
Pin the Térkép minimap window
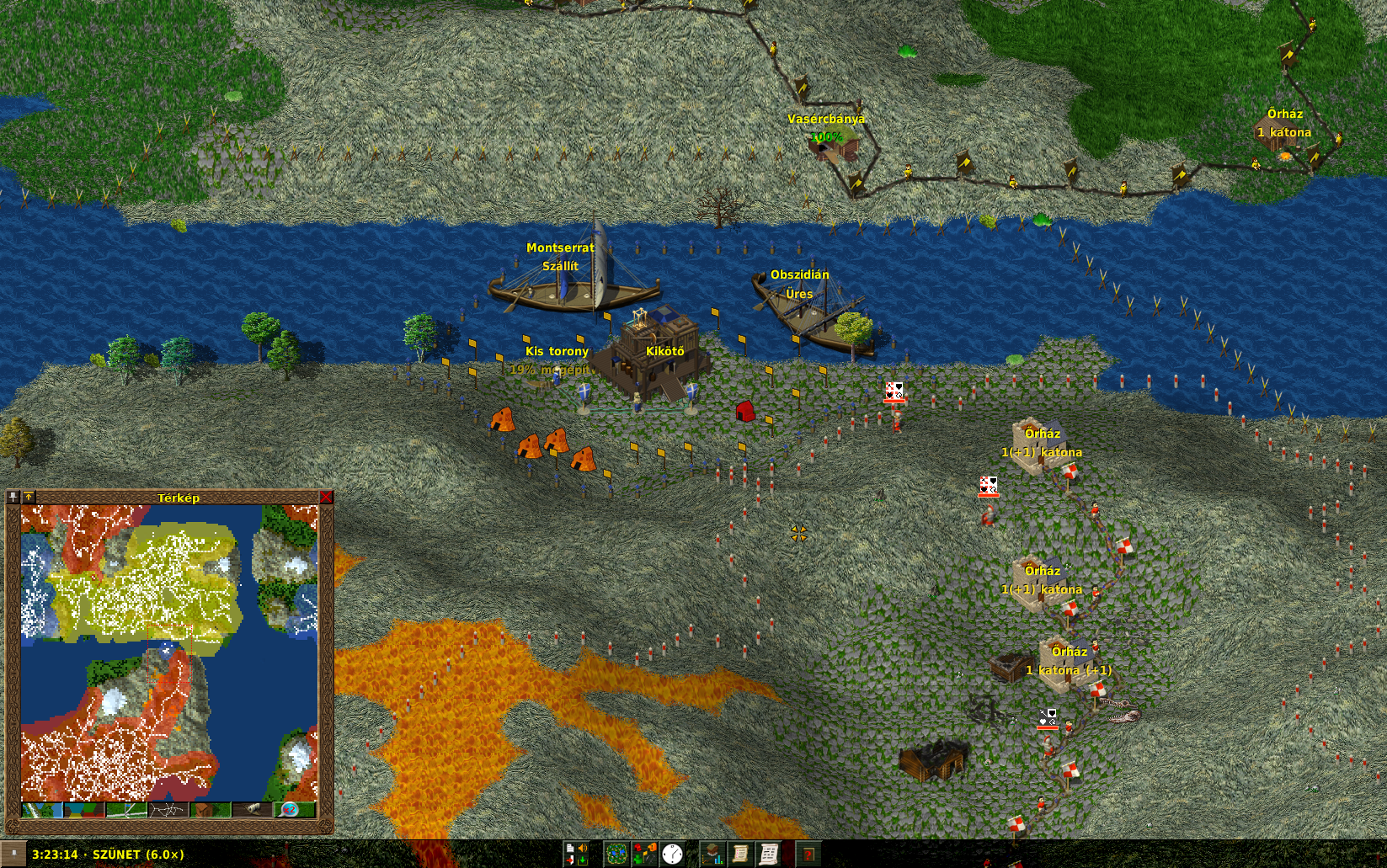(13, 498)
